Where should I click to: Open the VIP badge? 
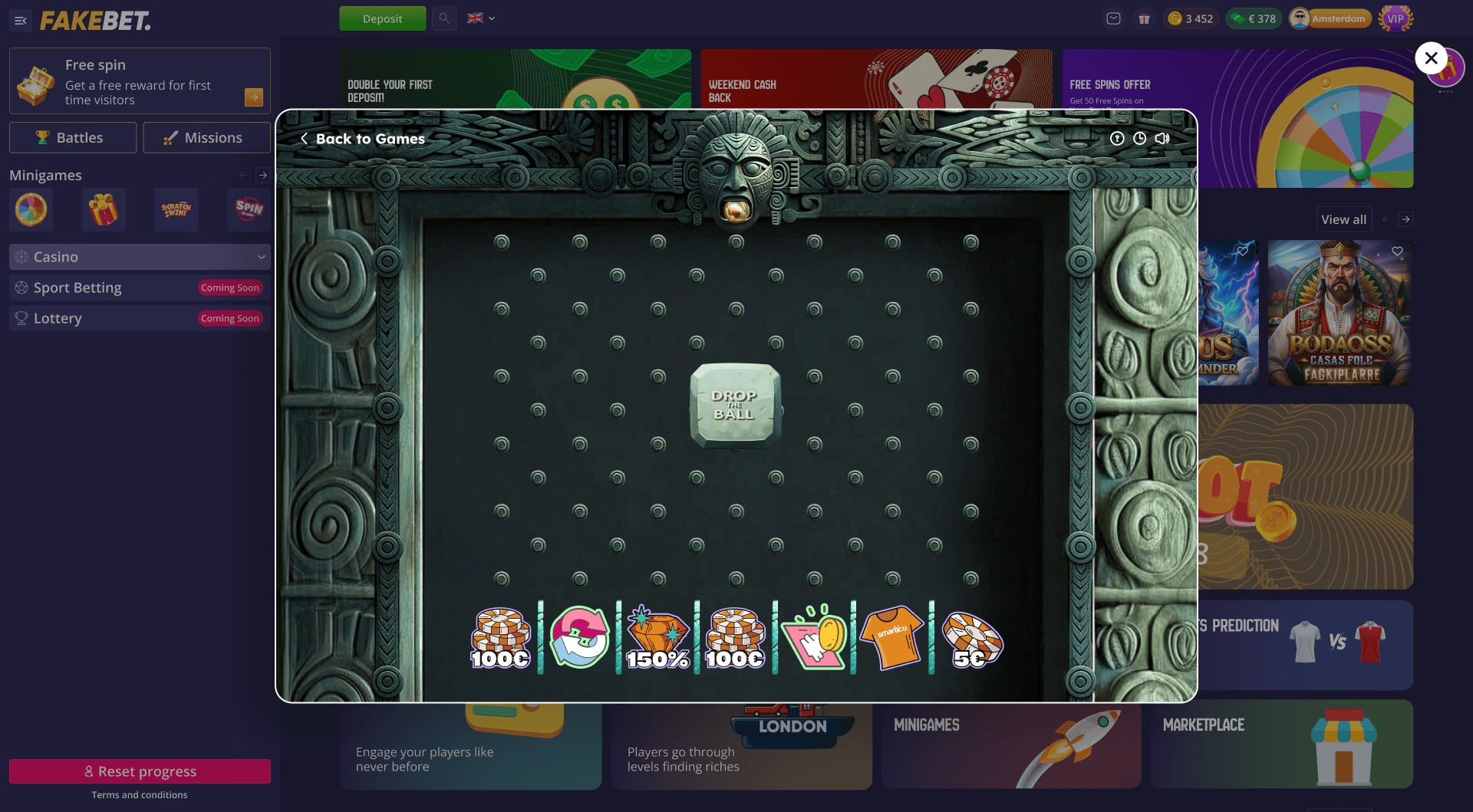coord(1396,18)
